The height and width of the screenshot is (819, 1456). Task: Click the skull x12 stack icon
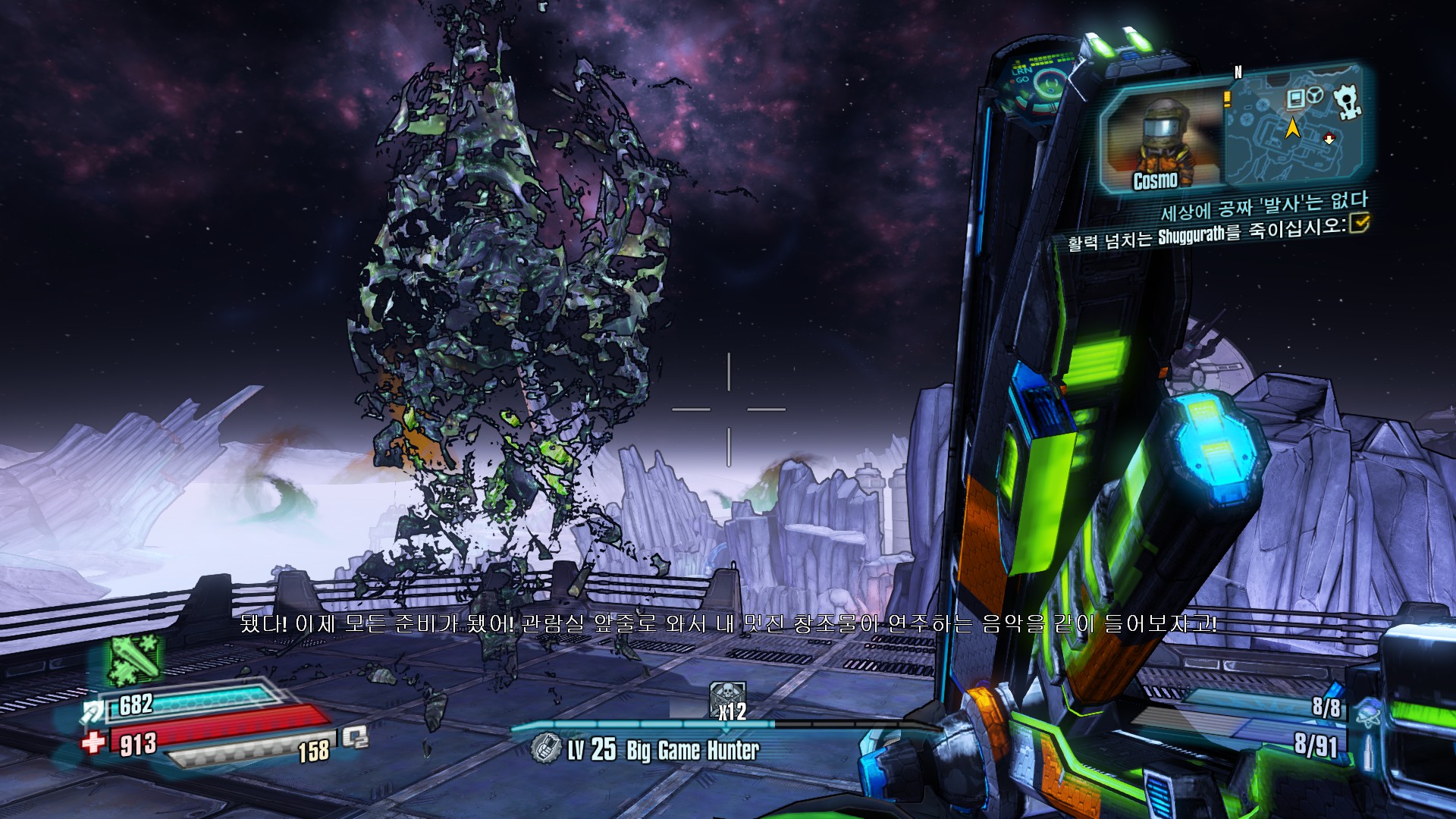(x=727, y=699)
